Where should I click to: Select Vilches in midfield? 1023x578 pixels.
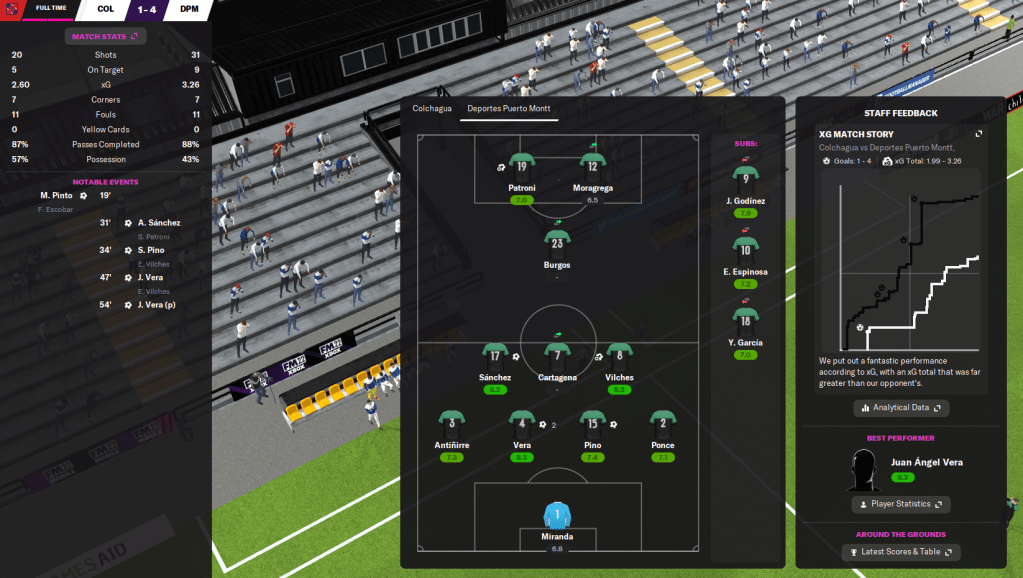coord(619,354)
